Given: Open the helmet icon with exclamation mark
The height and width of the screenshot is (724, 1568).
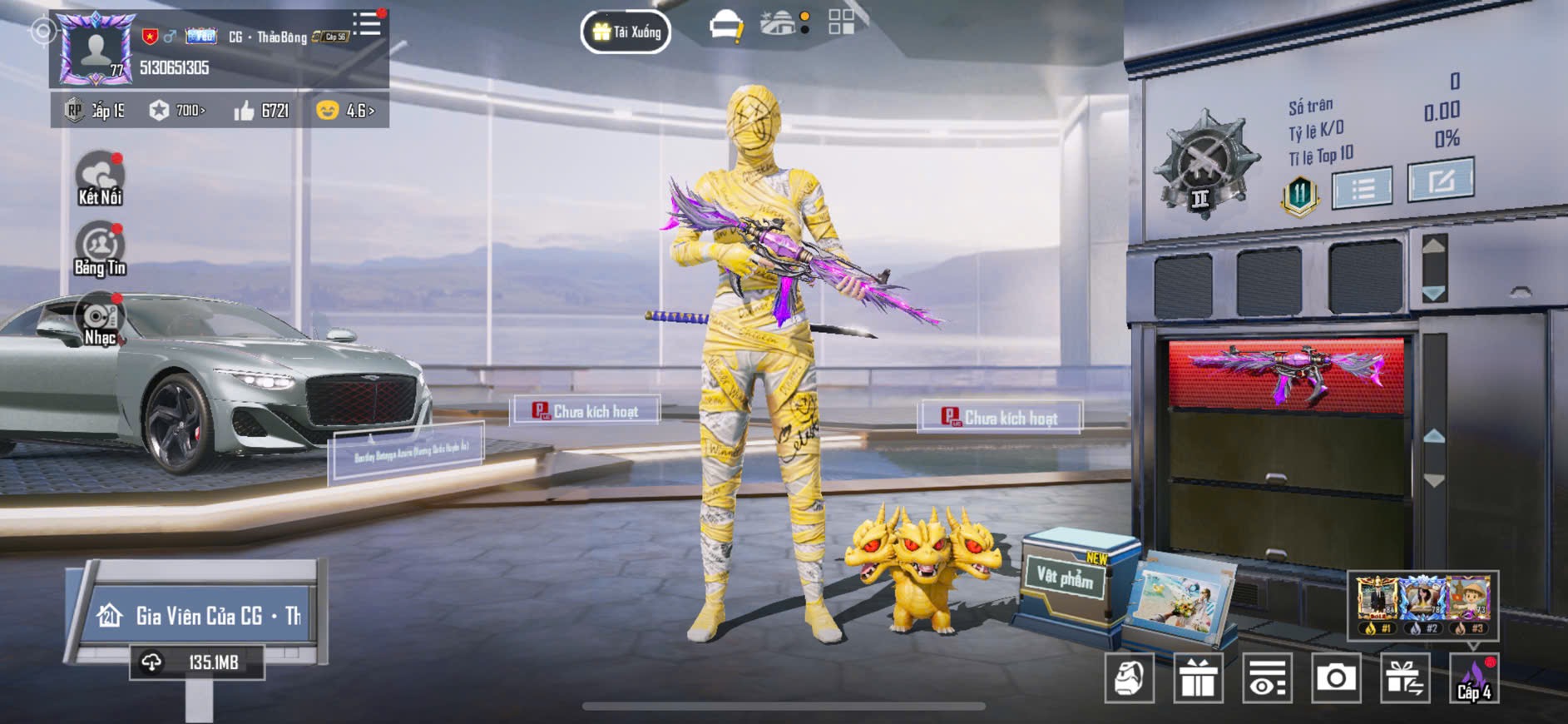Looking at the screenshot, I should click(x=725, y=26).
